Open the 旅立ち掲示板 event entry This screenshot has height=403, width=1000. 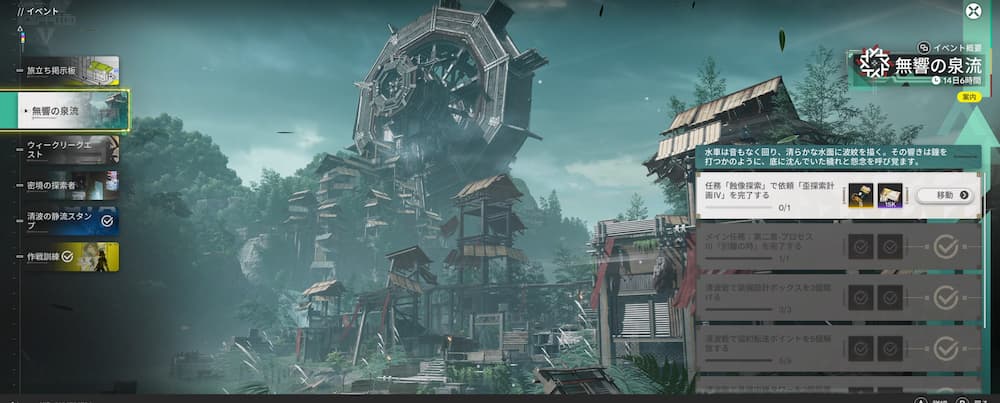(x=68, y=71)
